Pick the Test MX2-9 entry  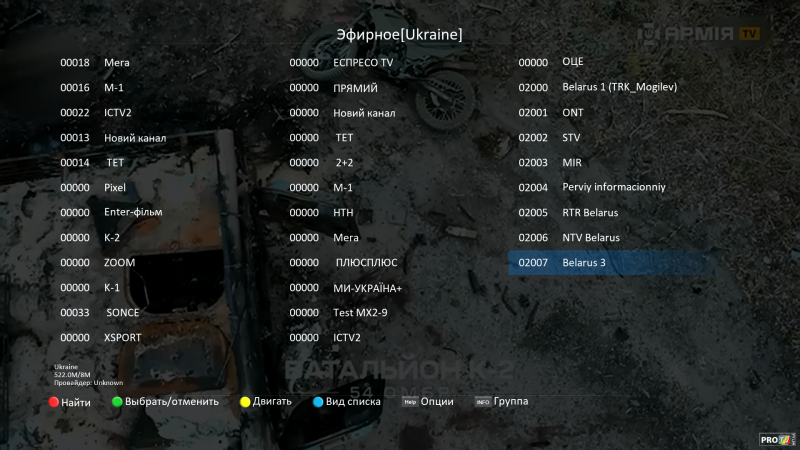[x=362, y=312]
